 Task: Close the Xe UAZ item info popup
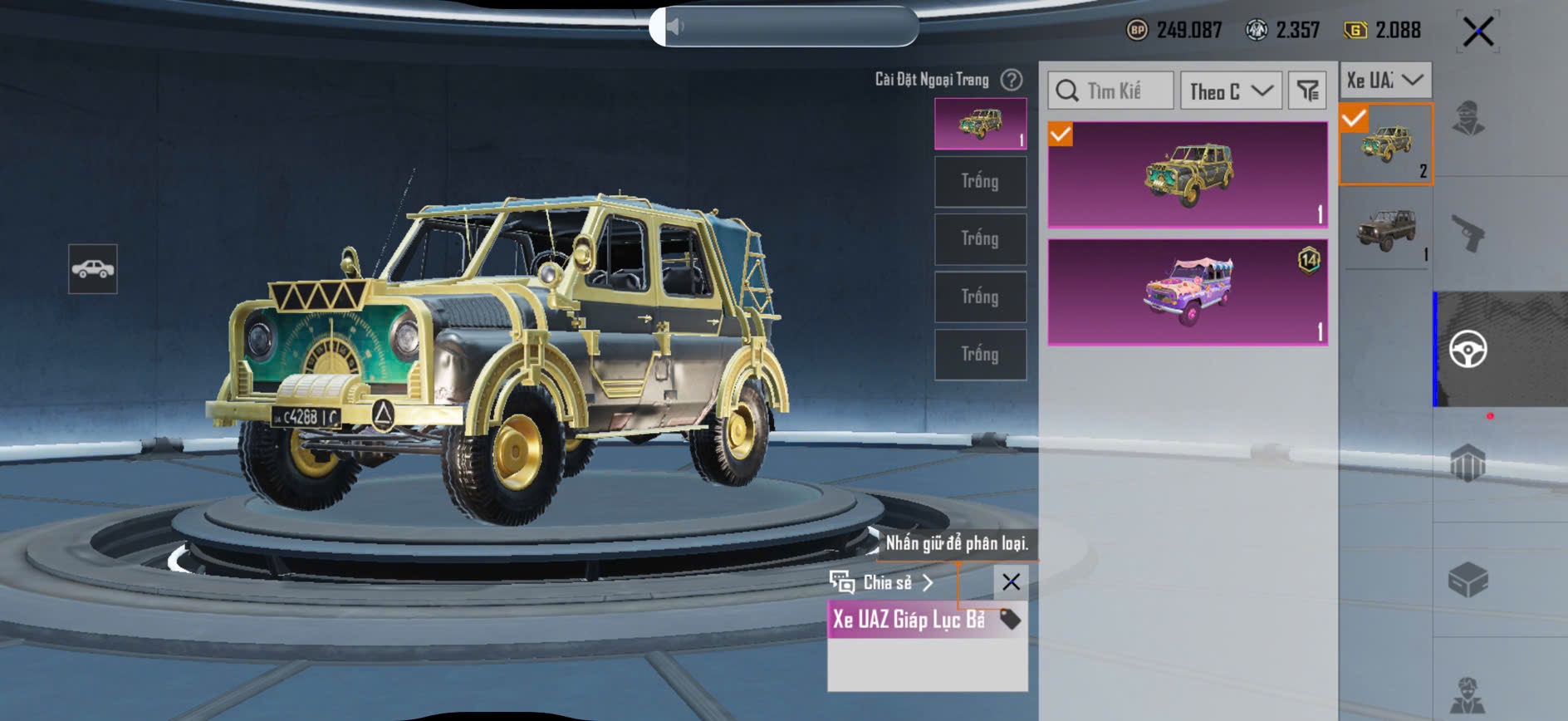click(x=1011, y=581)
